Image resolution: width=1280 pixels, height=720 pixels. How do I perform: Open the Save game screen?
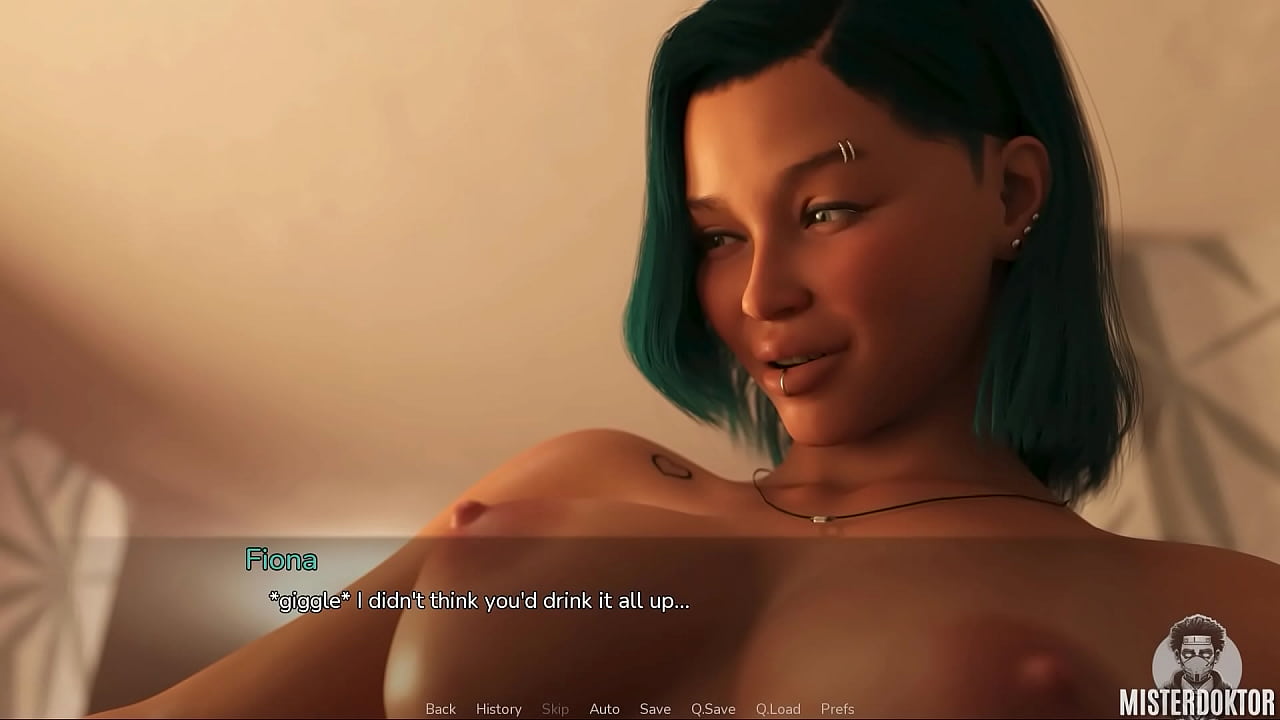(655, 708)
